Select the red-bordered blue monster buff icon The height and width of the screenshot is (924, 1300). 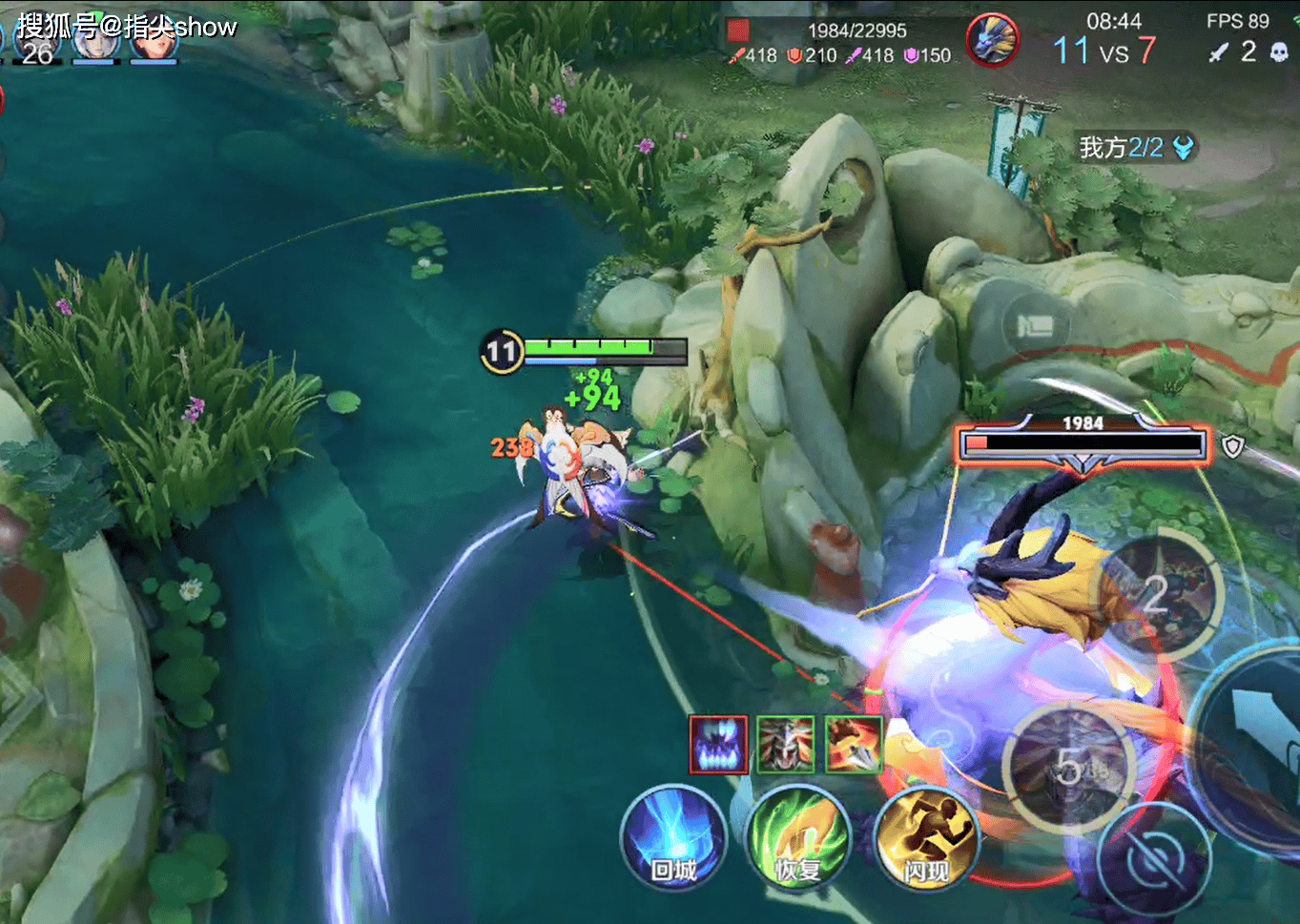click(718, 745)
